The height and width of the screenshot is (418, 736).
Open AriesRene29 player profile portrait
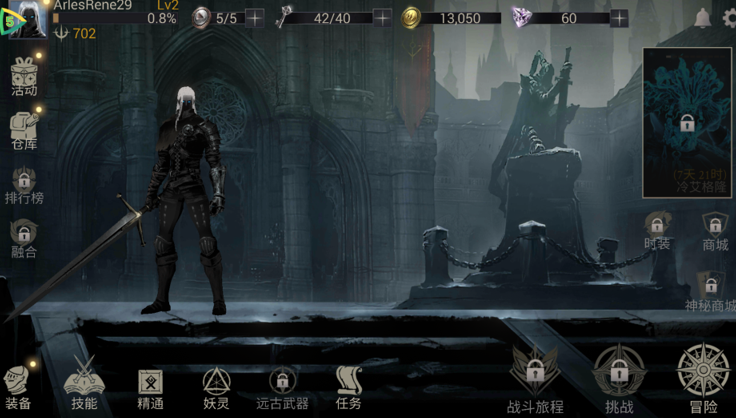pos(26,20)
